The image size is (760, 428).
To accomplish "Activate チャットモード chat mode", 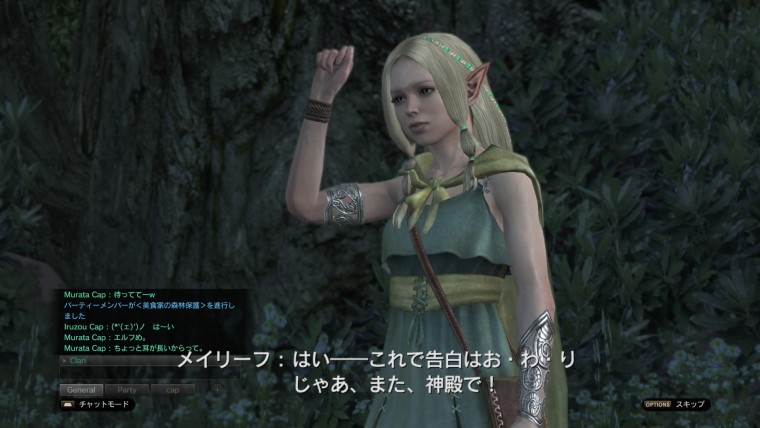I will (98, 405).
